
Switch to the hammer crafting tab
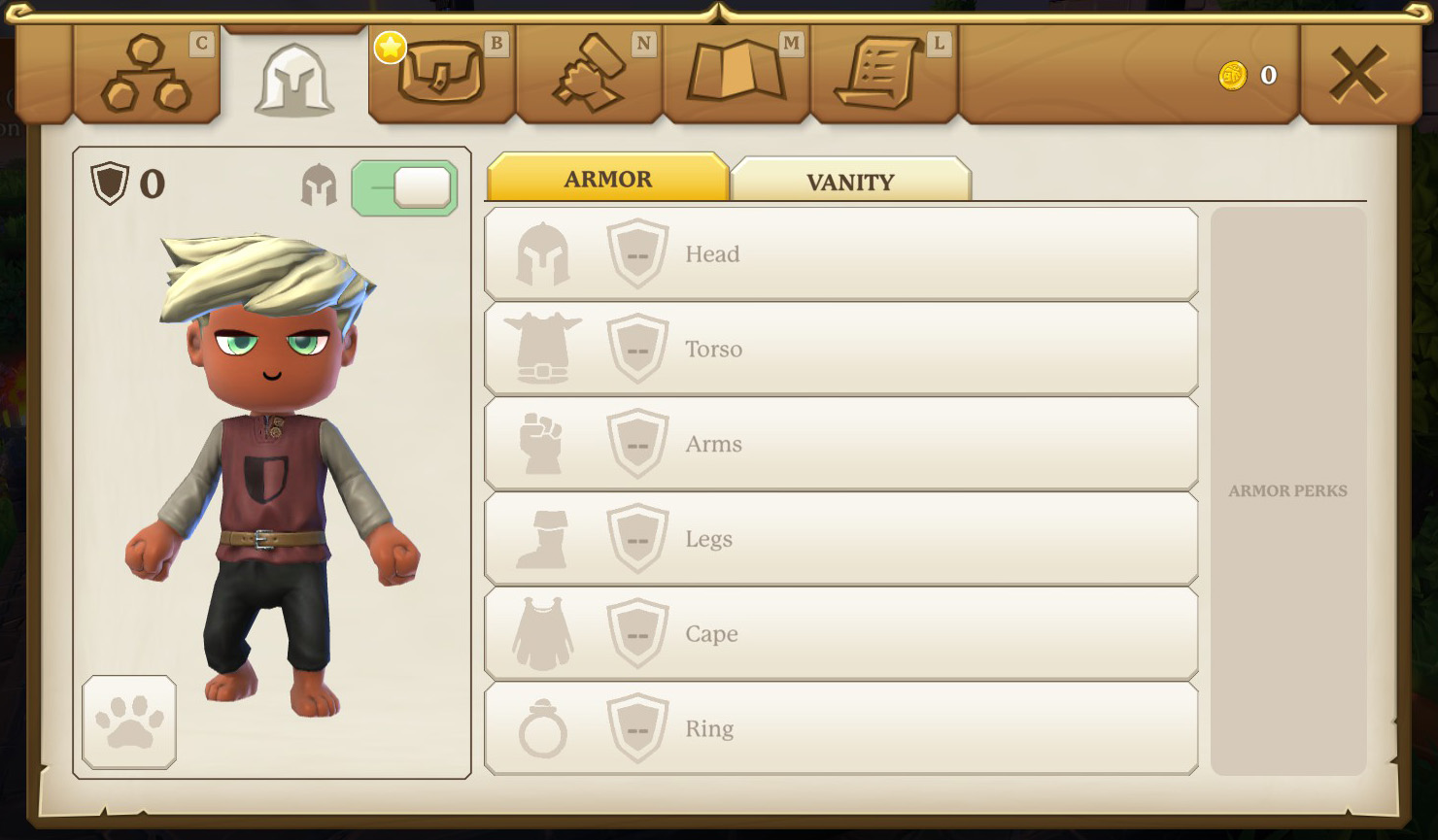590,75
